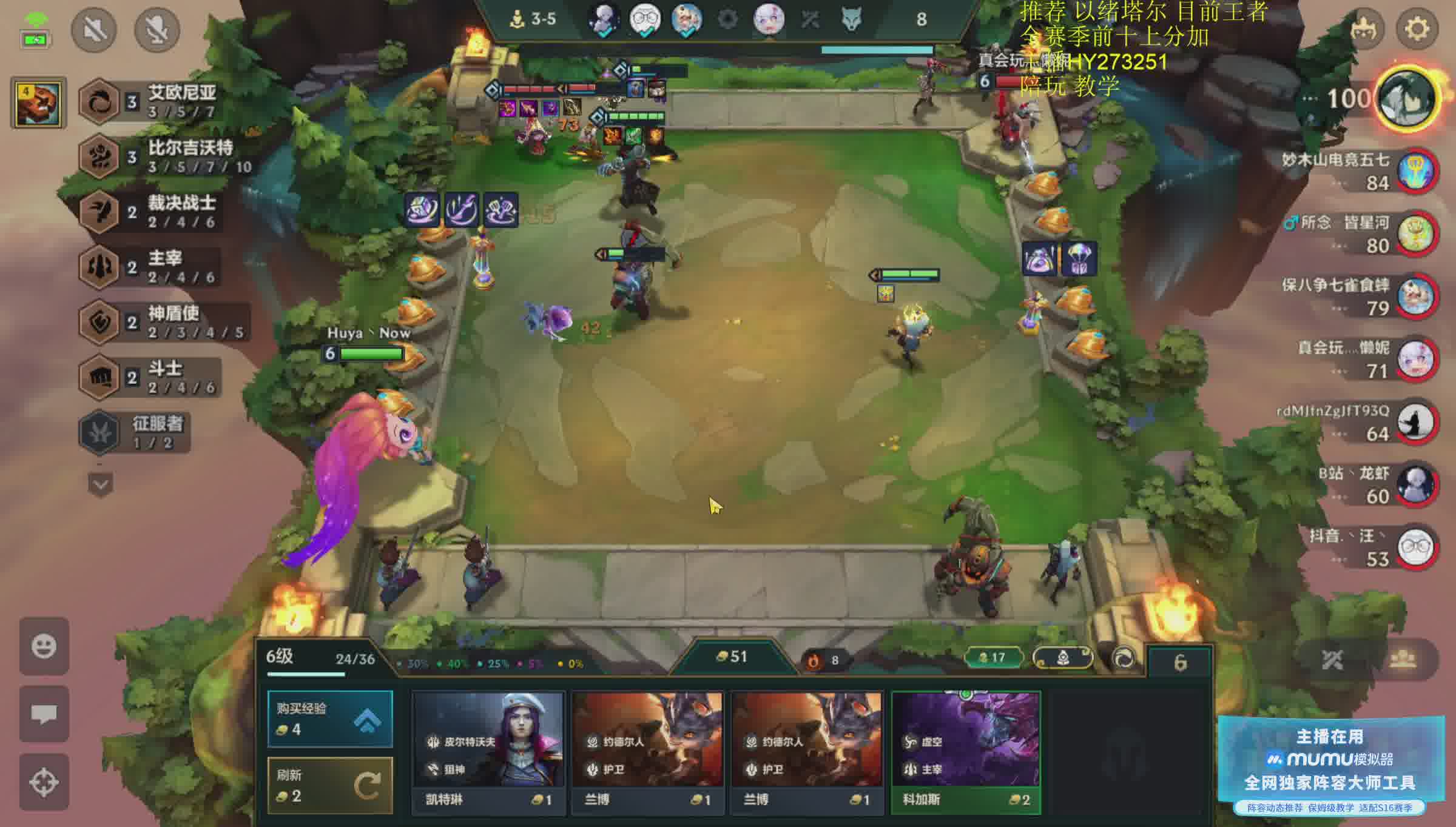Screen dimensions: 1456x827
Task: View player 妙木山电竞五七's board
Action: (x=1416, y=171)
